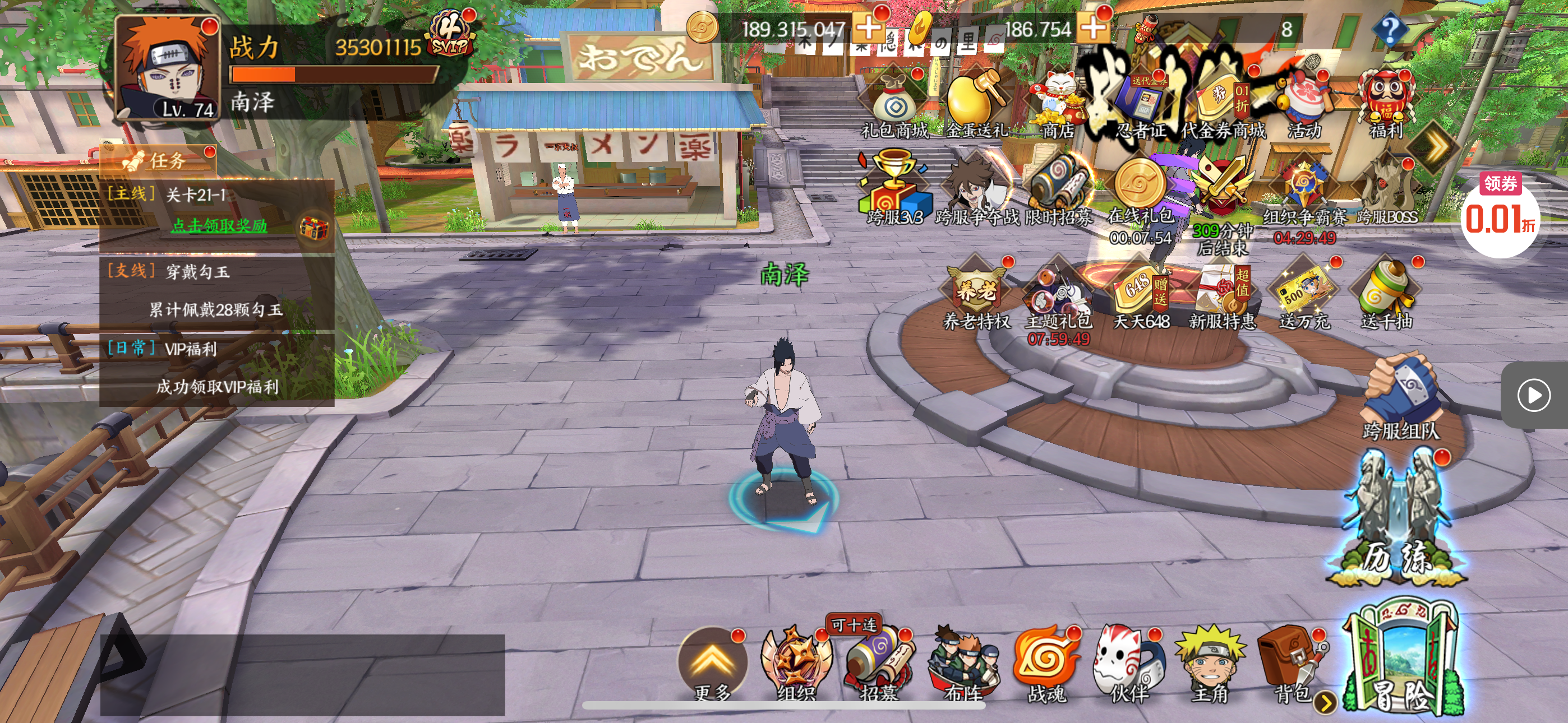The height and width of the screenshot is (723, 1568).
Task: Expand the 更多 more menu
Action: [712, 665]
